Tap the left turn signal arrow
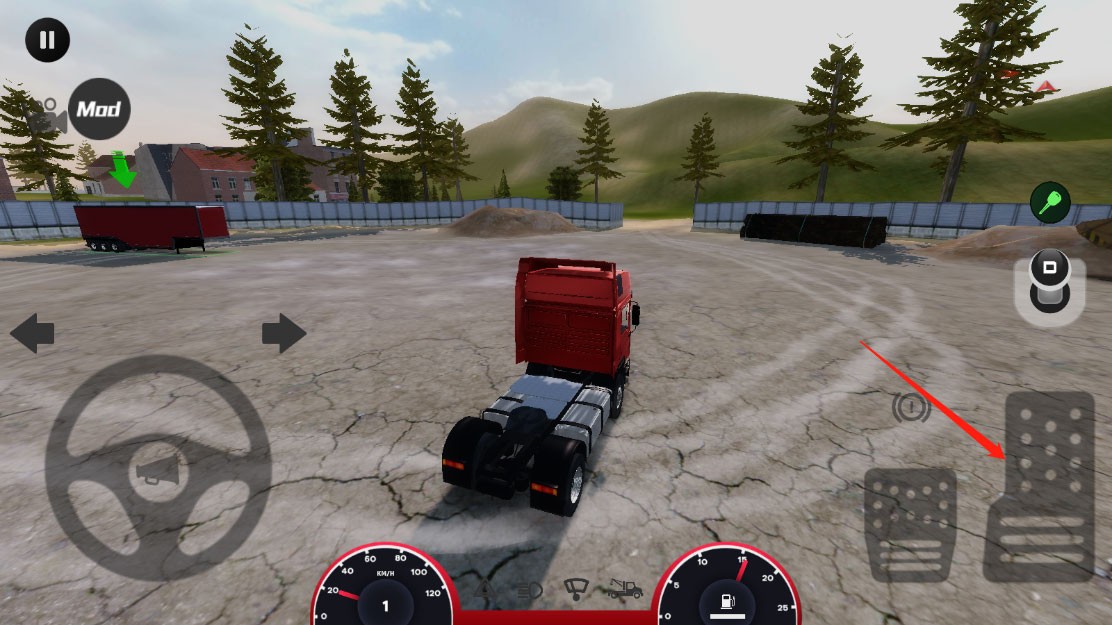The height and width of the screenshot is (625, 1112). (32, 333)
